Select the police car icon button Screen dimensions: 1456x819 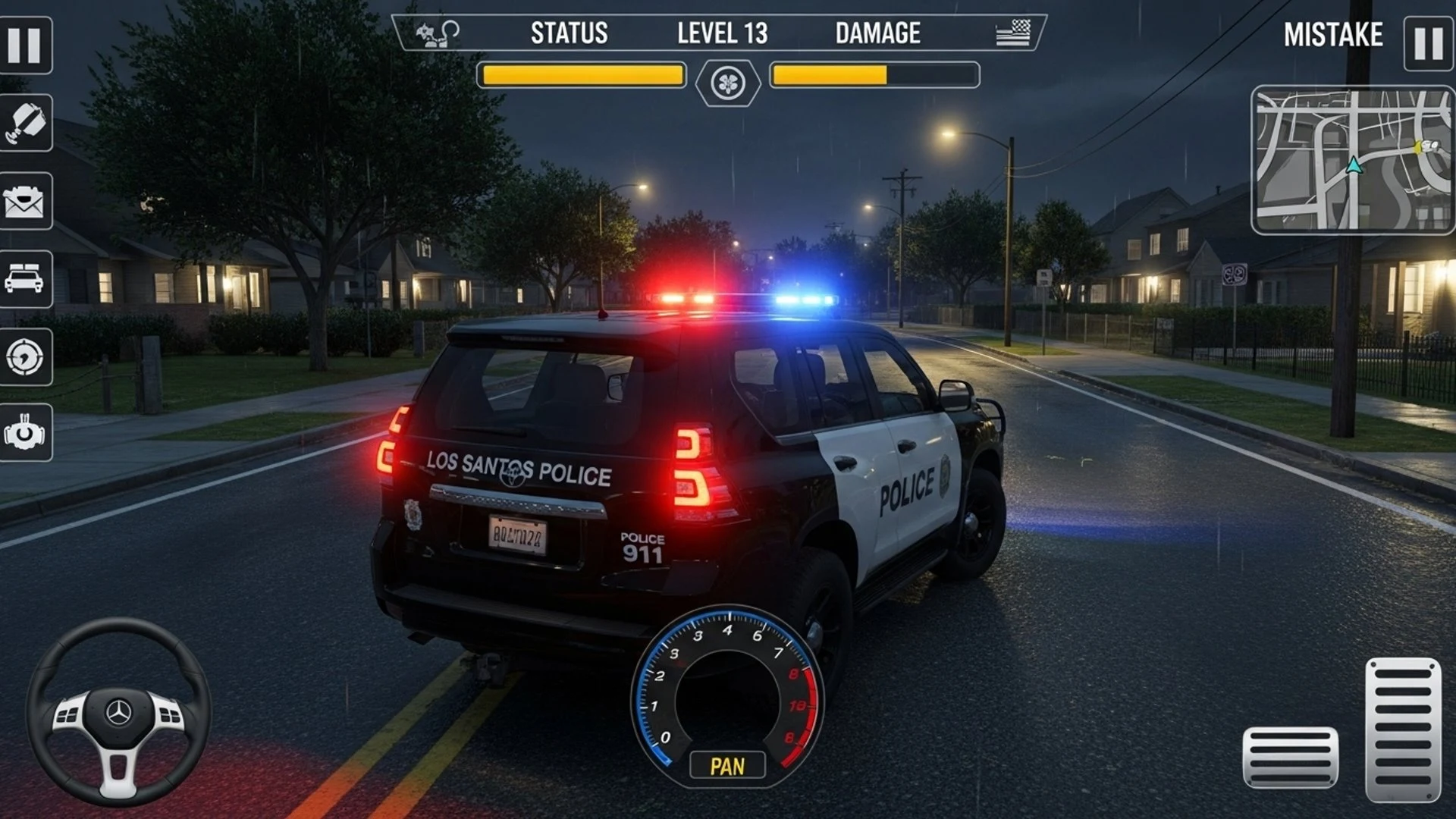26,278
